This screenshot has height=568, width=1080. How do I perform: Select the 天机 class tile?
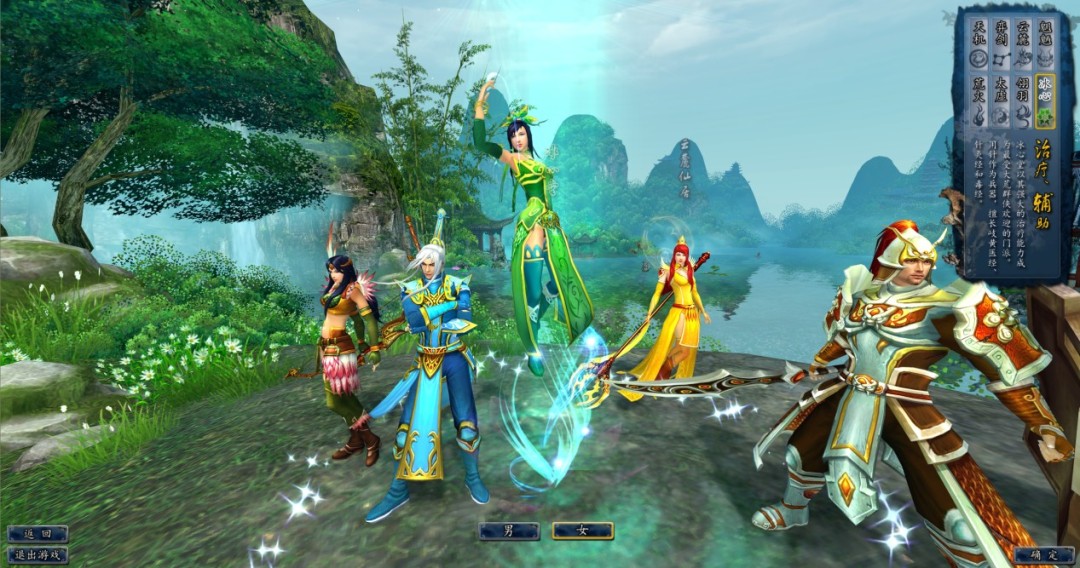tap(978, 43)
